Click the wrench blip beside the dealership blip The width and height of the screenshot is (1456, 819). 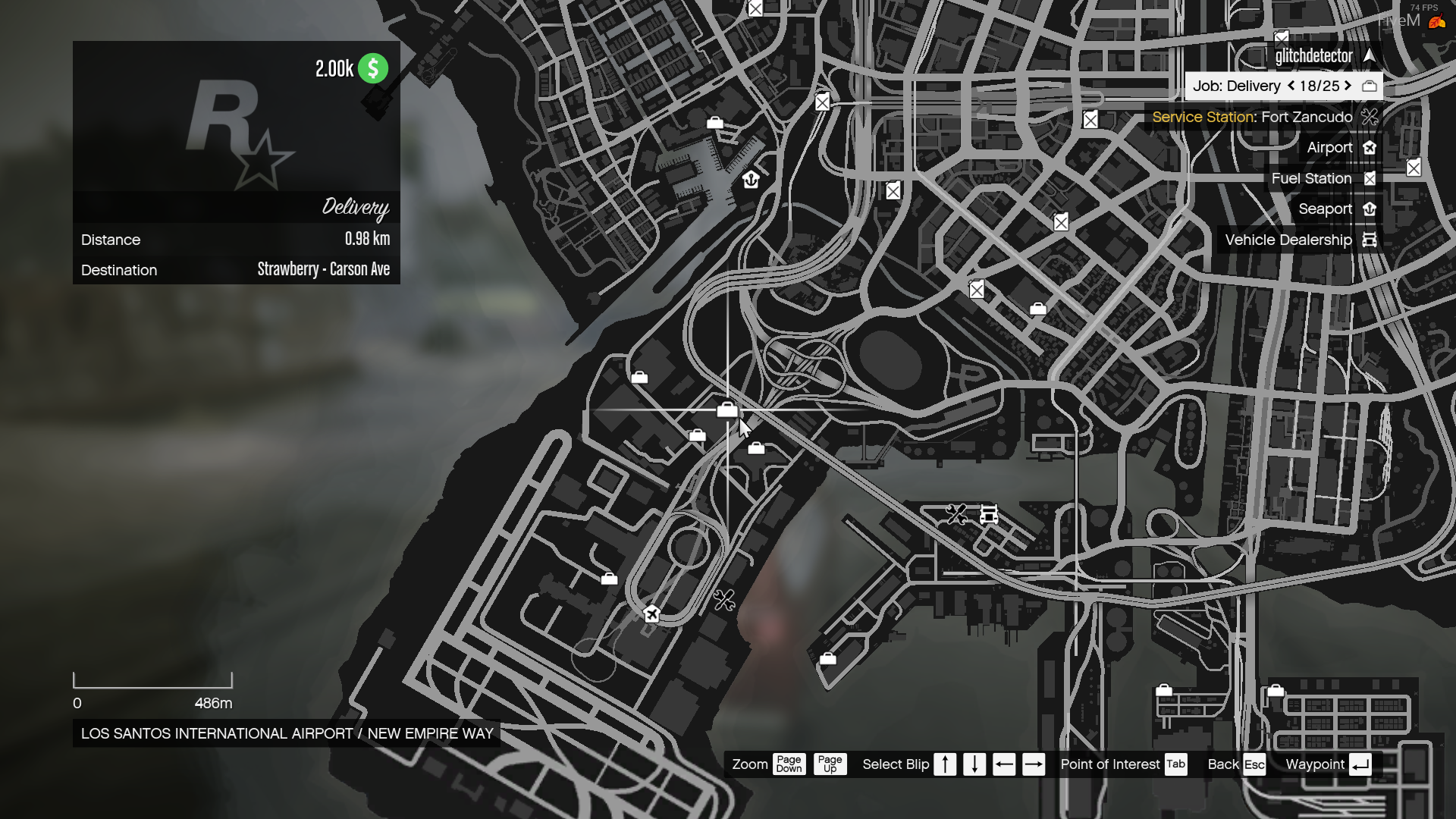tap(956, 514)
